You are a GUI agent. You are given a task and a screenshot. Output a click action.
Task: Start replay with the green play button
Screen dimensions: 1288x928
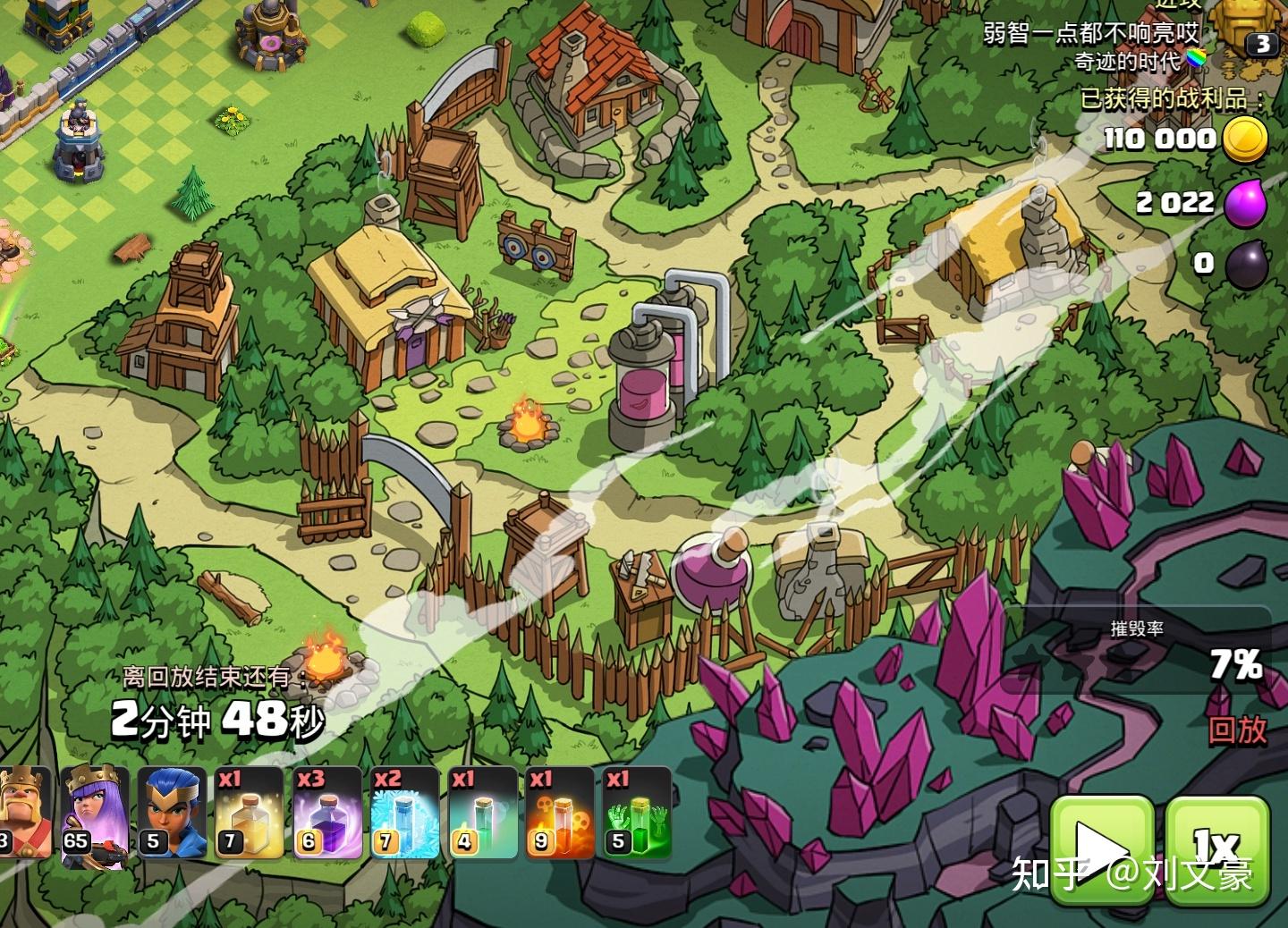[1101, 846]
